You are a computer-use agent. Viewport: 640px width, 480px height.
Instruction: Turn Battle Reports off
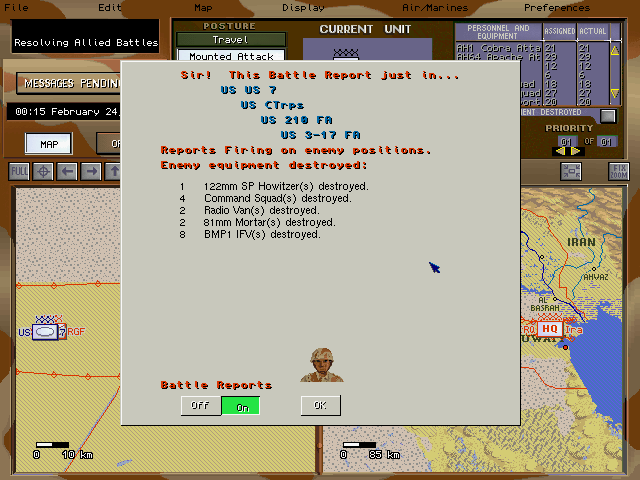click(200, 405)
